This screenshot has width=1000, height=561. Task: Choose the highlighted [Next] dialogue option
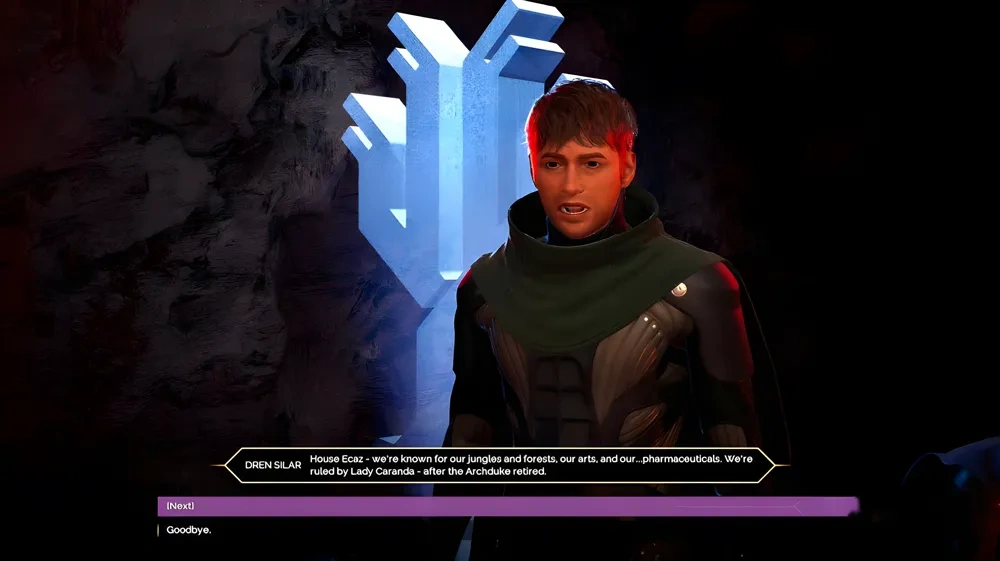tap(181, 506)
